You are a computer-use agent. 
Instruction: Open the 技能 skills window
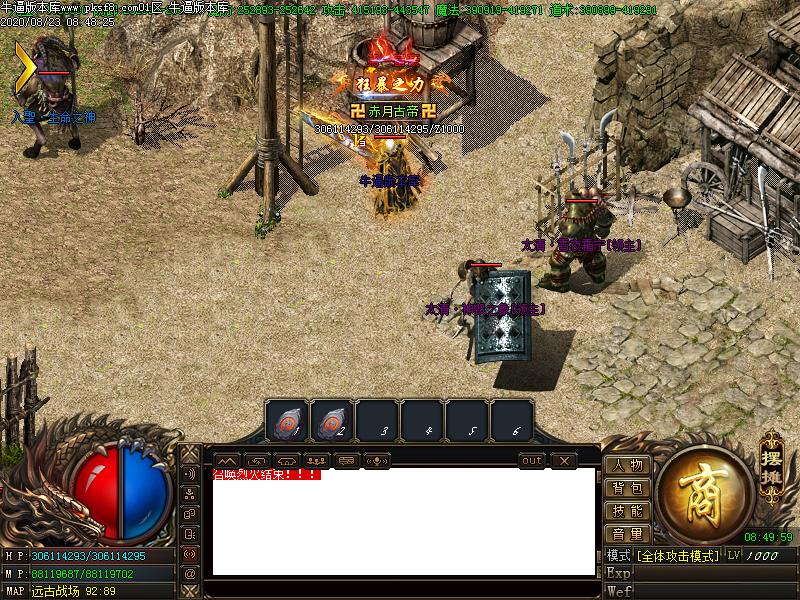coord(628,511)
